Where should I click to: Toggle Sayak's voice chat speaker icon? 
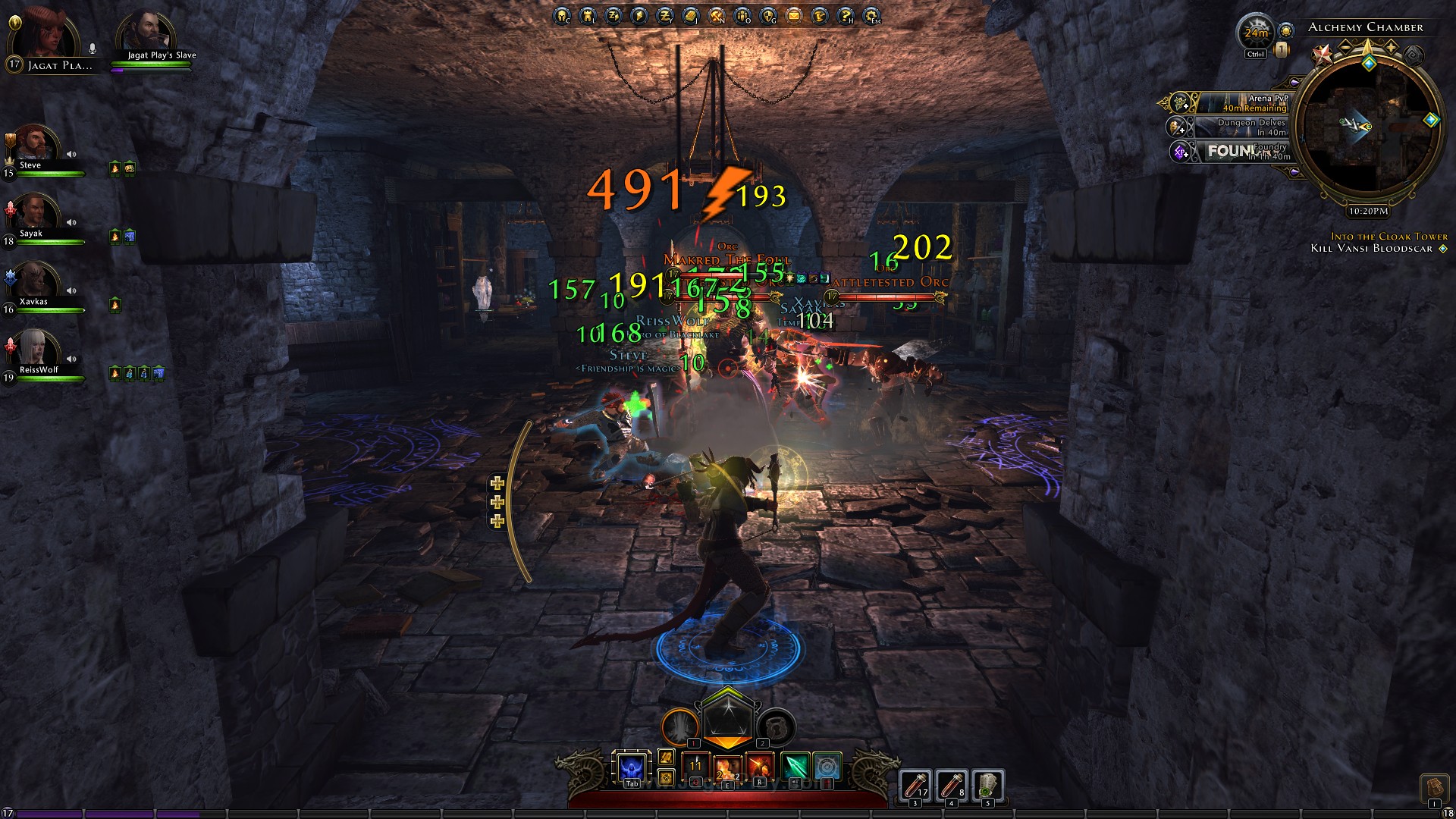72,221
